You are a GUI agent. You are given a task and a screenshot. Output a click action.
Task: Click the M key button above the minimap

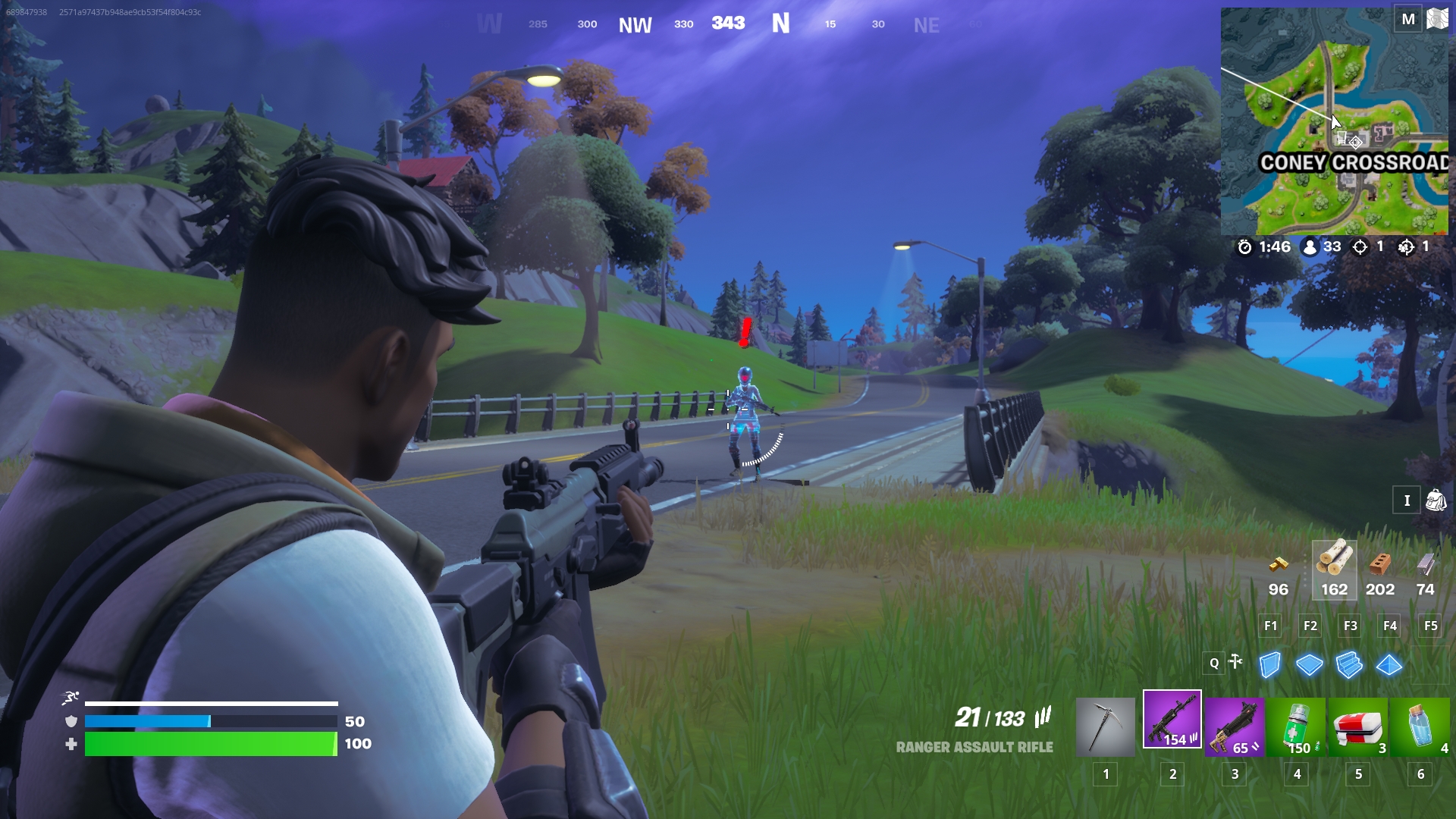[1408, 18]
